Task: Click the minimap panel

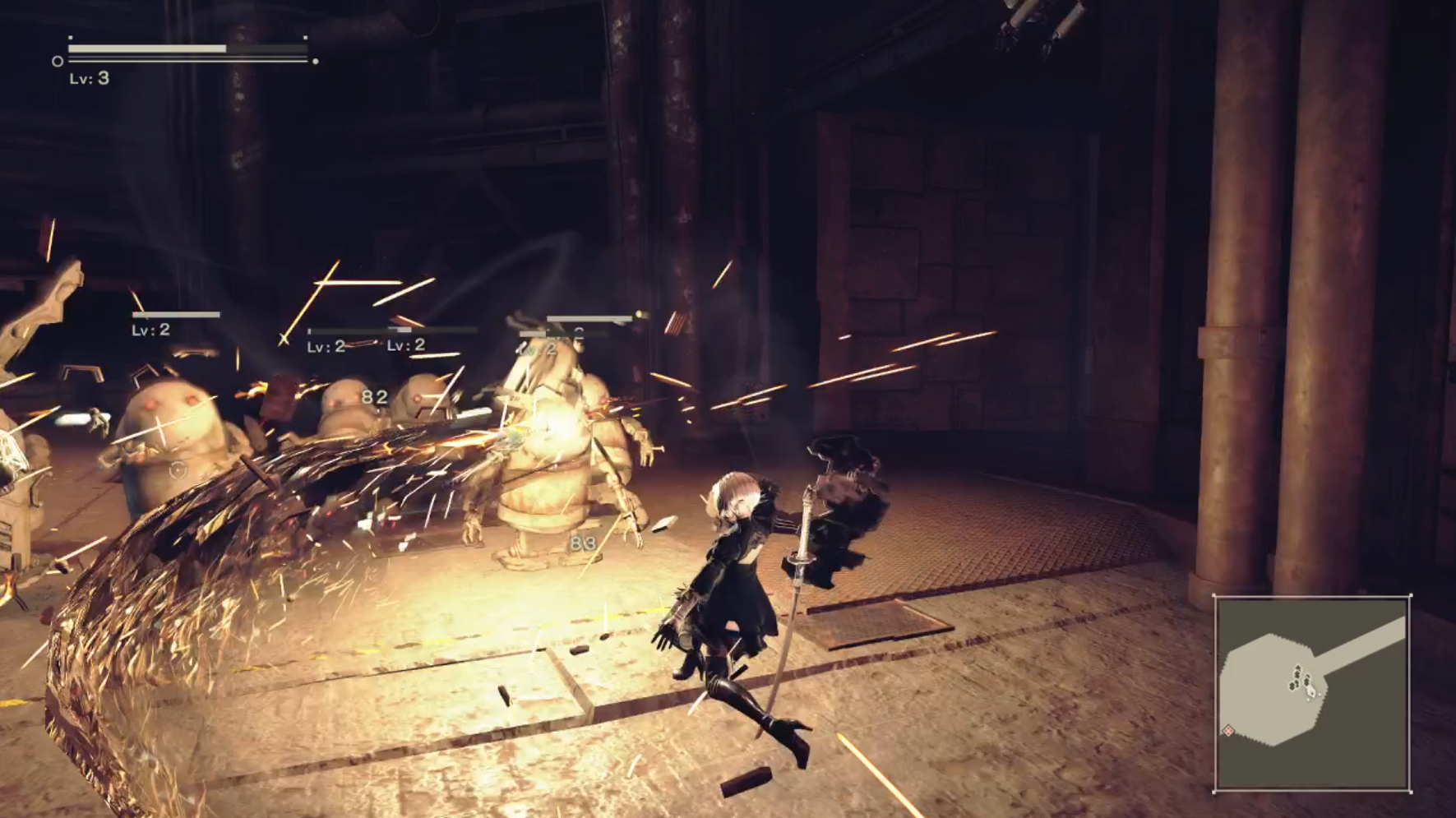Action: 1312,694
